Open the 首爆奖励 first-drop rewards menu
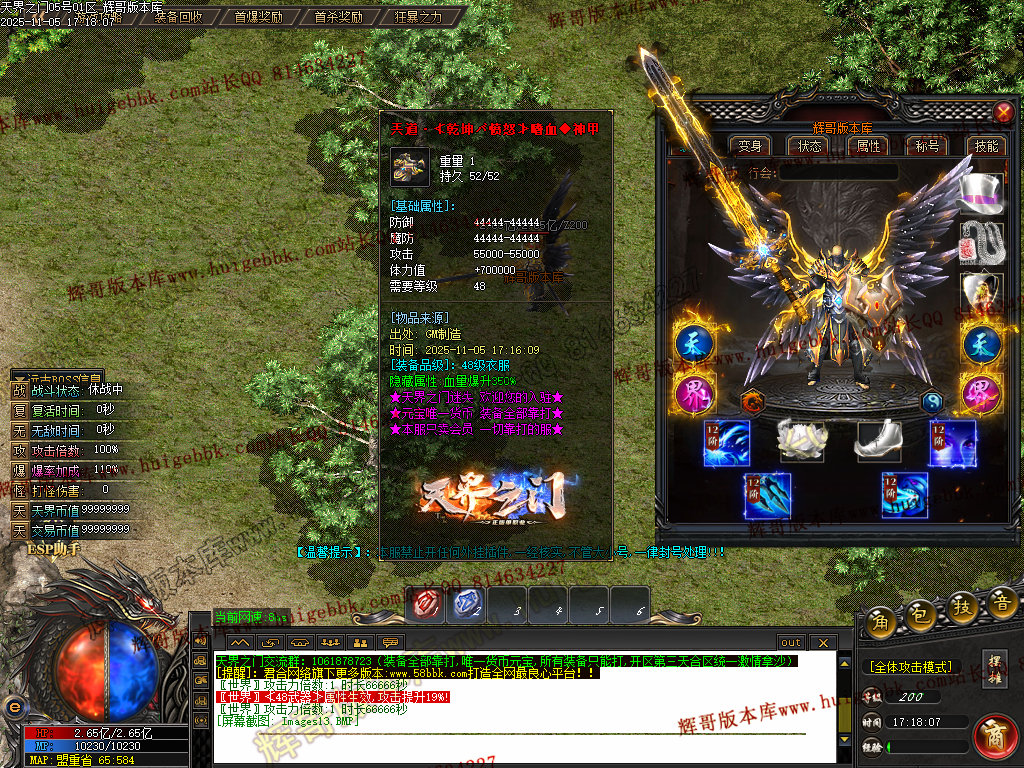The image size is (1024, 768). 259,17
